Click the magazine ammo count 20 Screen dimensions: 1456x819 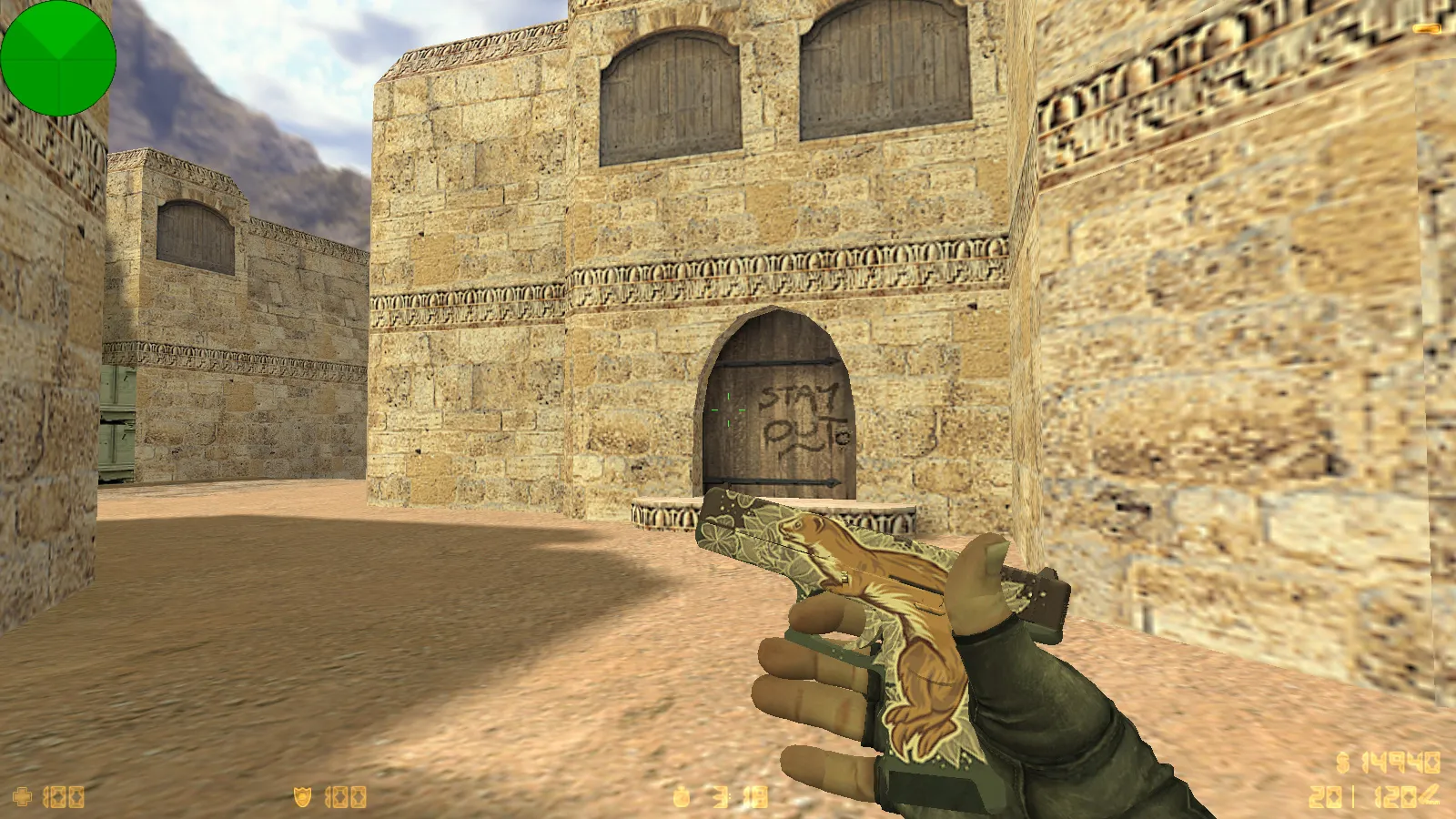[x=1324, y=796]
